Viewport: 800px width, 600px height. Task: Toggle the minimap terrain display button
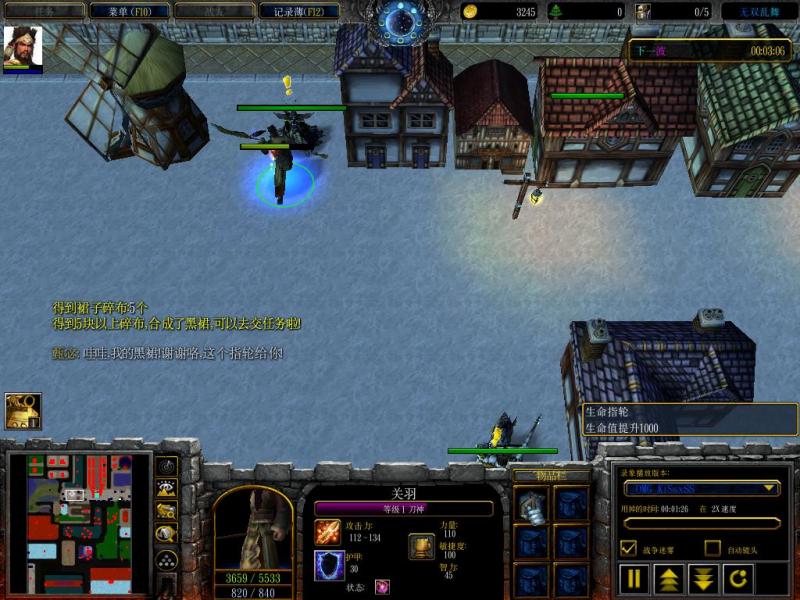(x=167, y=488)
